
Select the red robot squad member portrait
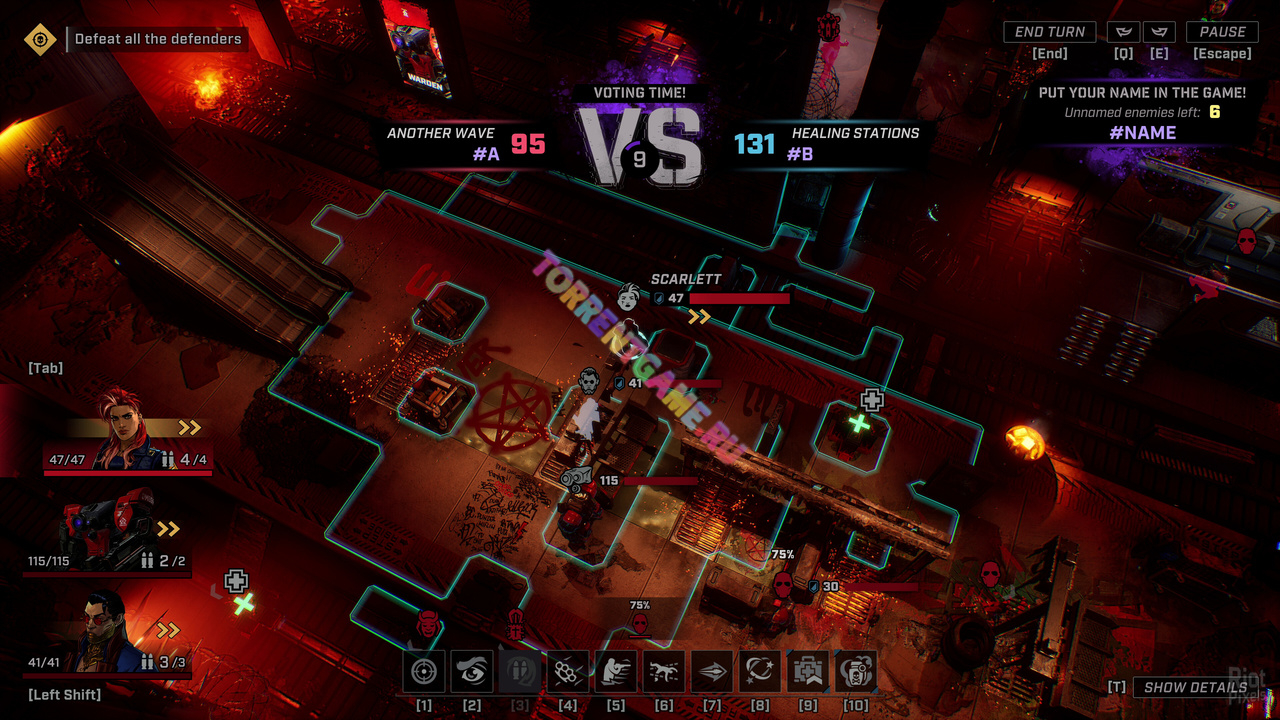pos(110,530)
